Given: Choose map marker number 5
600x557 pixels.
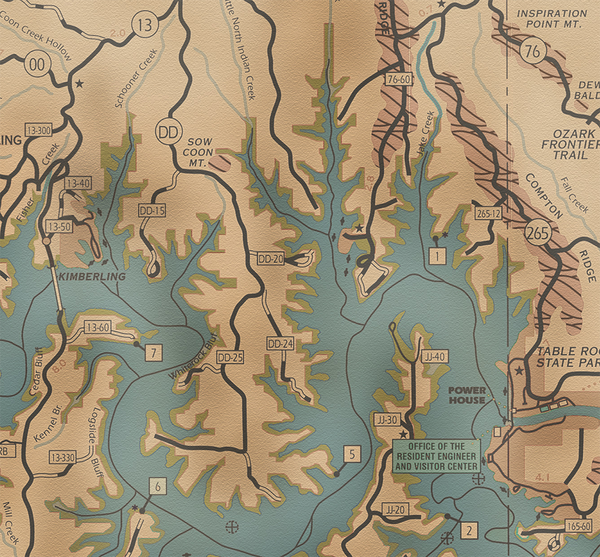Looking at the screenshot, I should [x=350, y=454].
